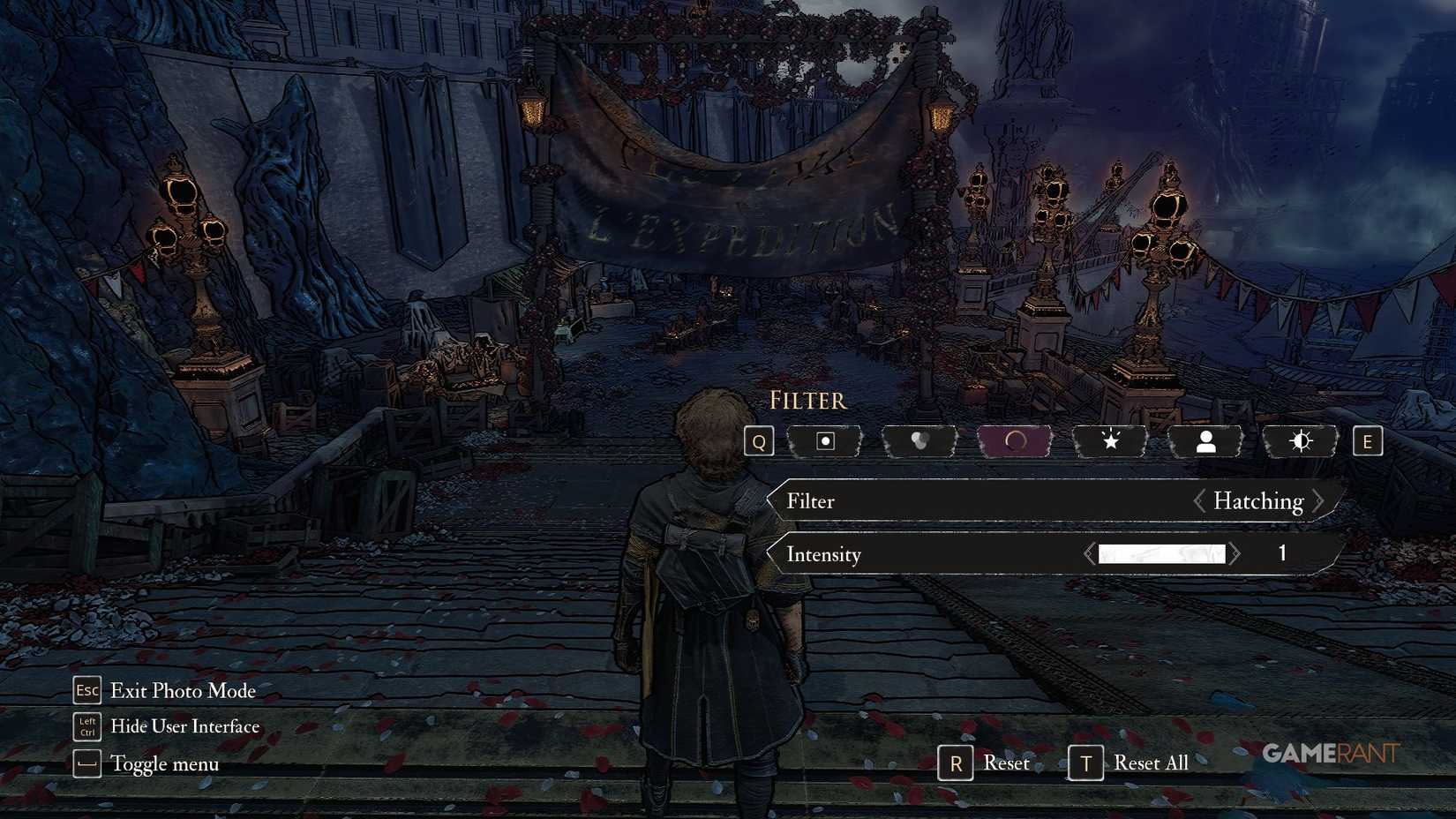1456x819 pixels.
Task: Click the Left Ctrl key hint icon
Action: tap(86, 726)
